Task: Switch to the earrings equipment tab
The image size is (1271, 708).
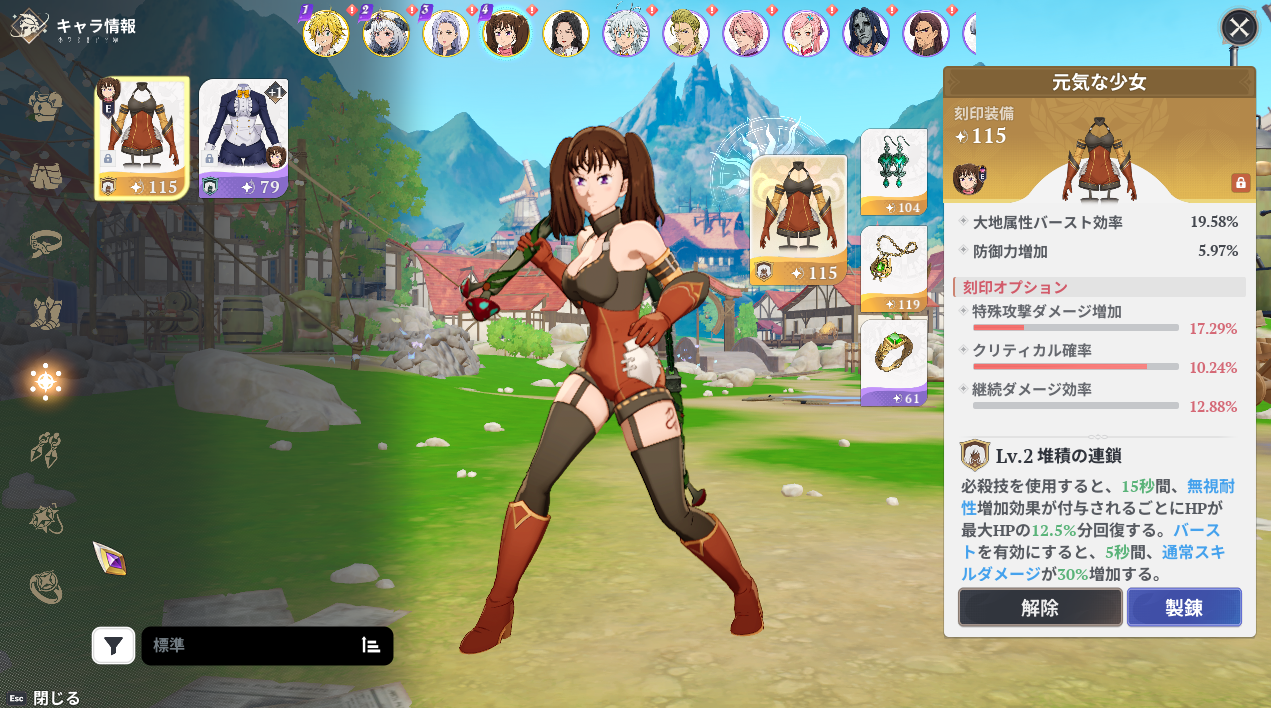Action: pyautogui.click(x=46, y=450)
